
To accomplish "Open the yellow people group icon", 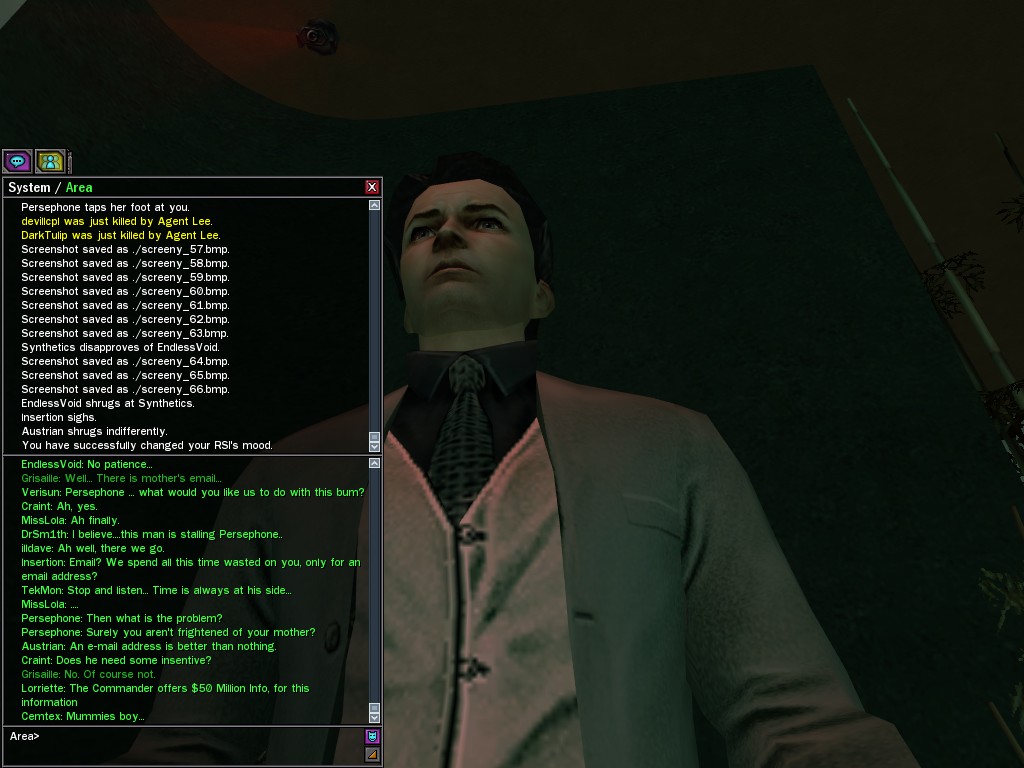I will tap(50, 160).
